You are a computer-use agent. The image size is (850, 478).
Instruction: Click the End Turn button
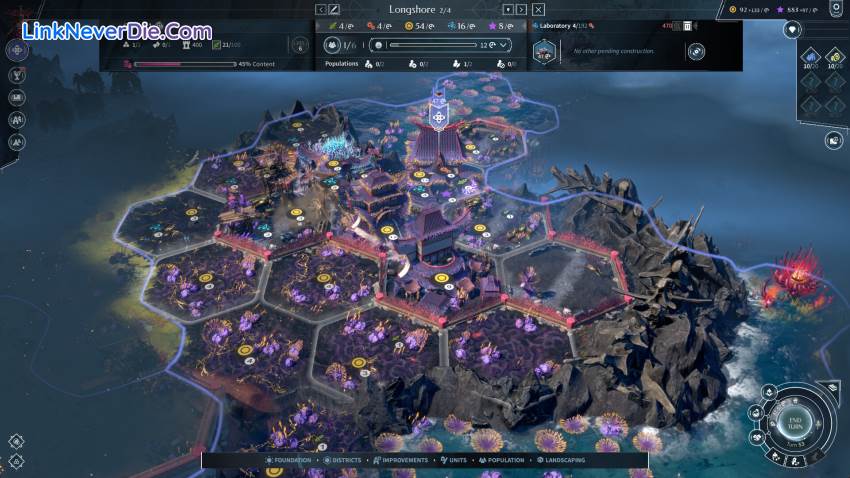point(796,422)
